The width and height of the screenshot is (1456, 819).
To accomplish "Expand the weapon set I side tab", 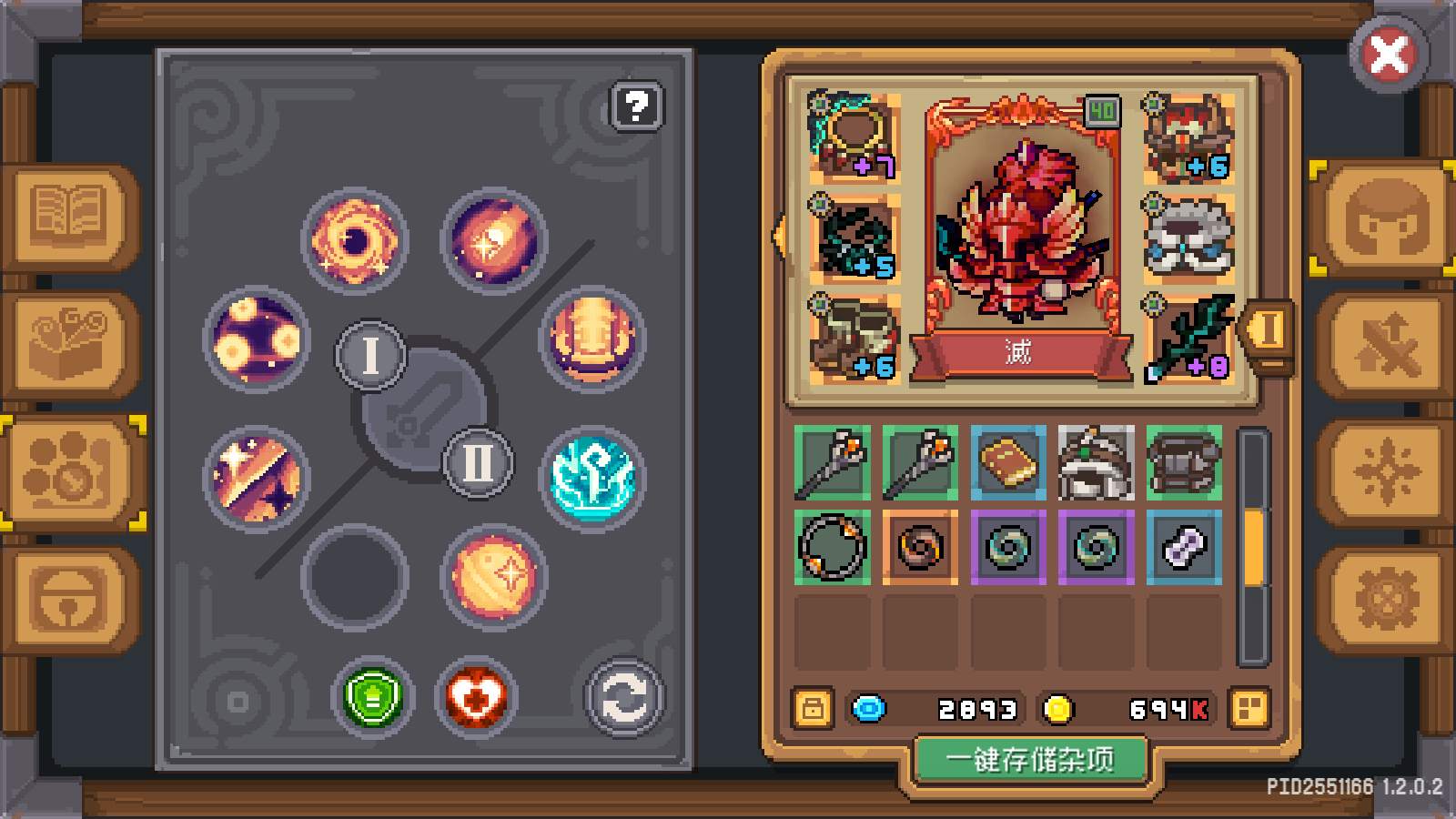I will click(x=1267, y=332).
